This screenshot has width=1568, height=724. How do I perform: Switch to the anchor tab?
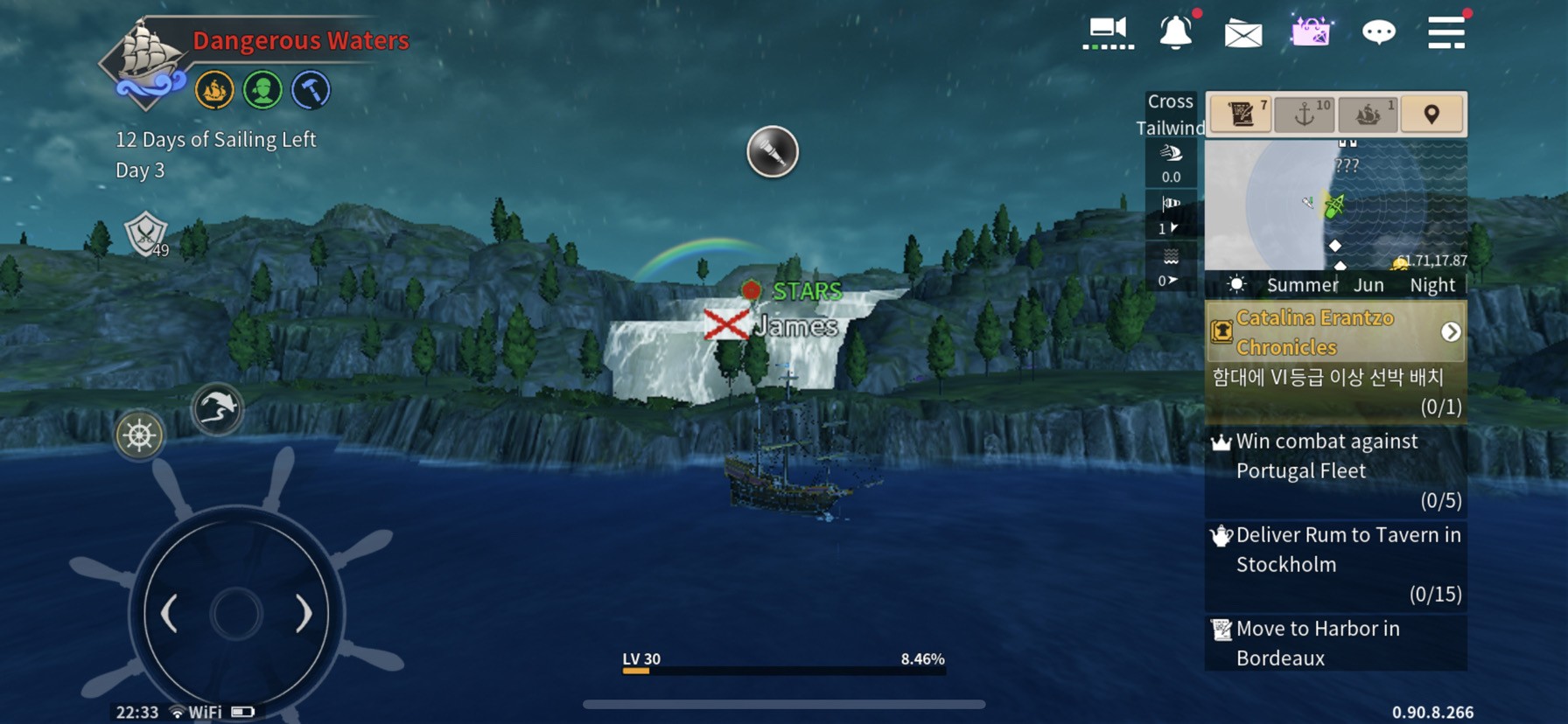click(1304, 114)
